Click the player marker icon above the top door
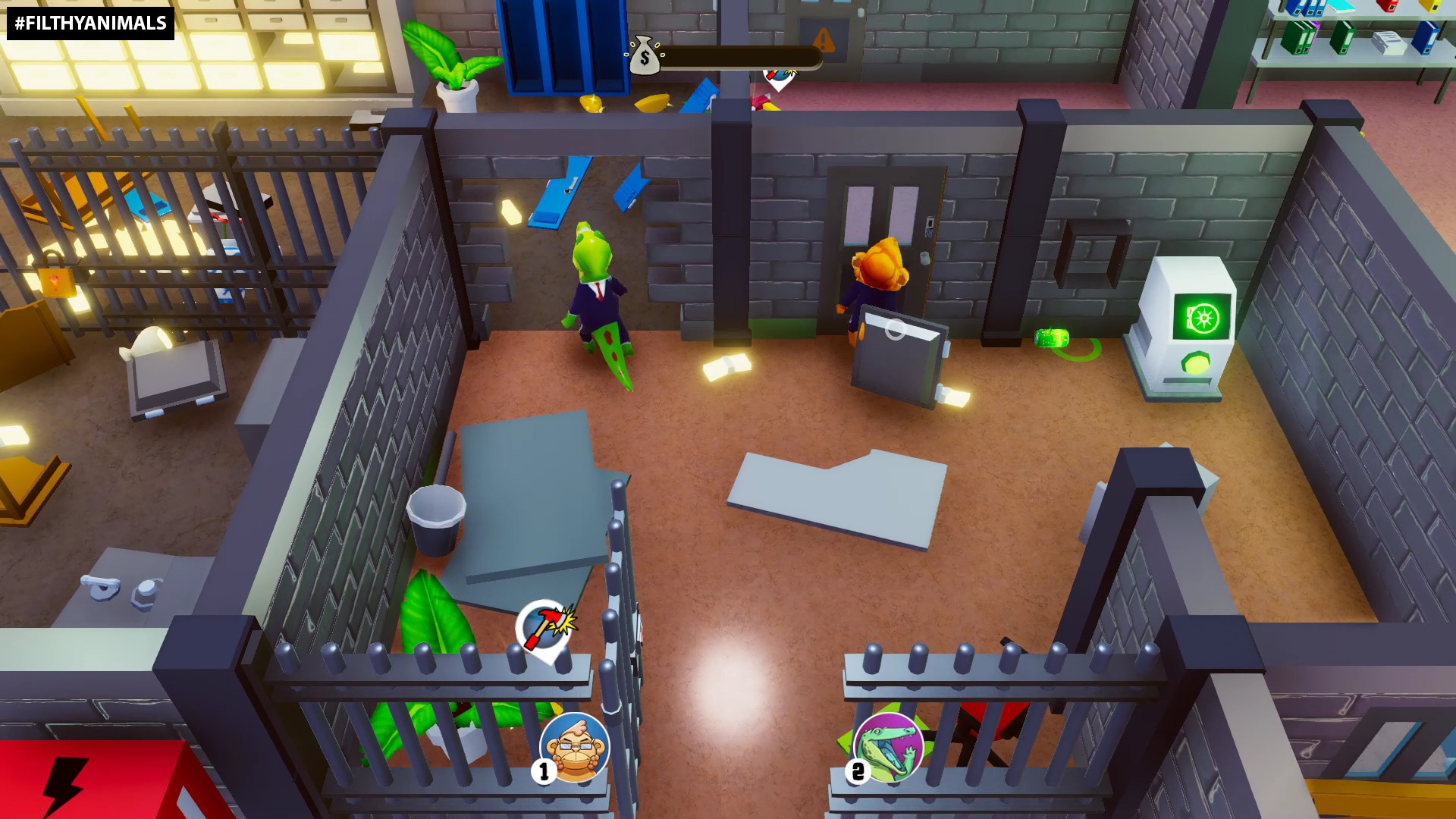This screenshot has height=819, width=1456. (779, 76)
